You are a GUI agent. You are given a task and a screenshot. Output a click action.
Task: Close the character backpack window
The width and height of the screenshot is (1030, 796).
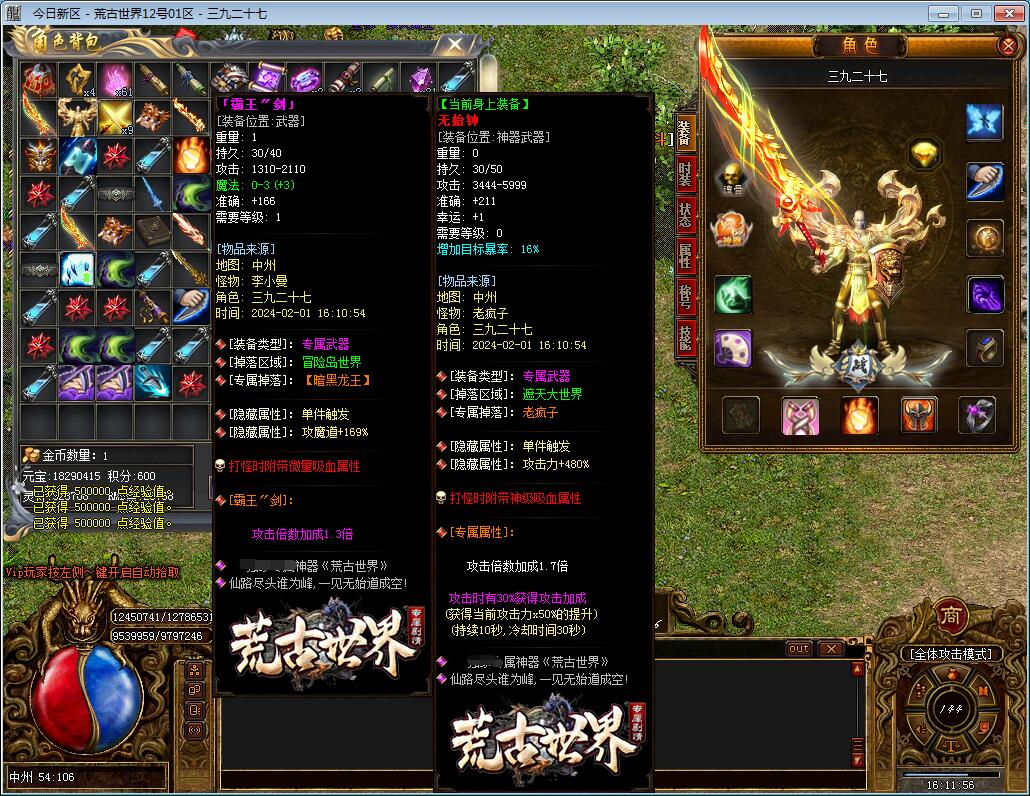coord(454,45)
